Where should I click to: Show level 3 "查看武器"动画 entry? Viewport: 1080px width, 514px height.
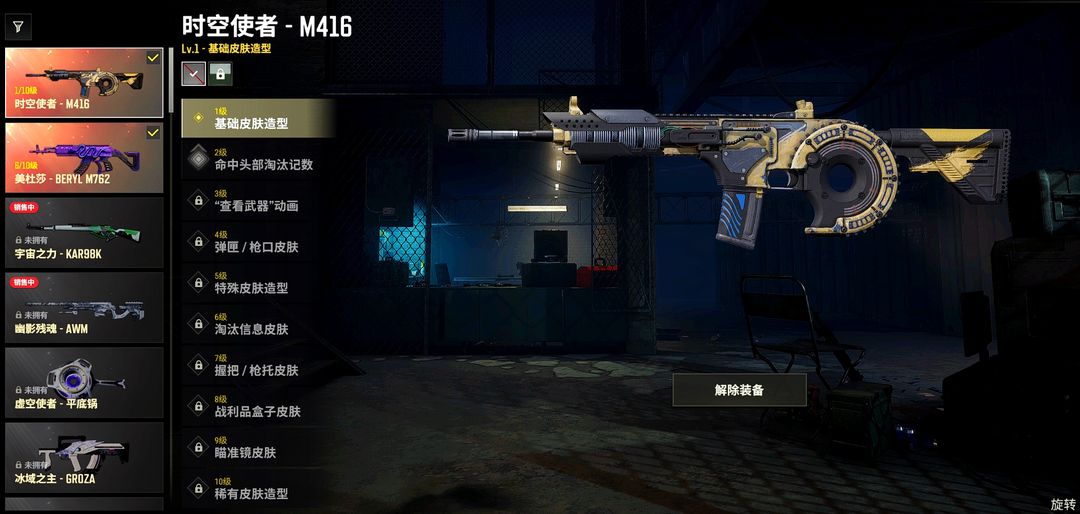257,200
